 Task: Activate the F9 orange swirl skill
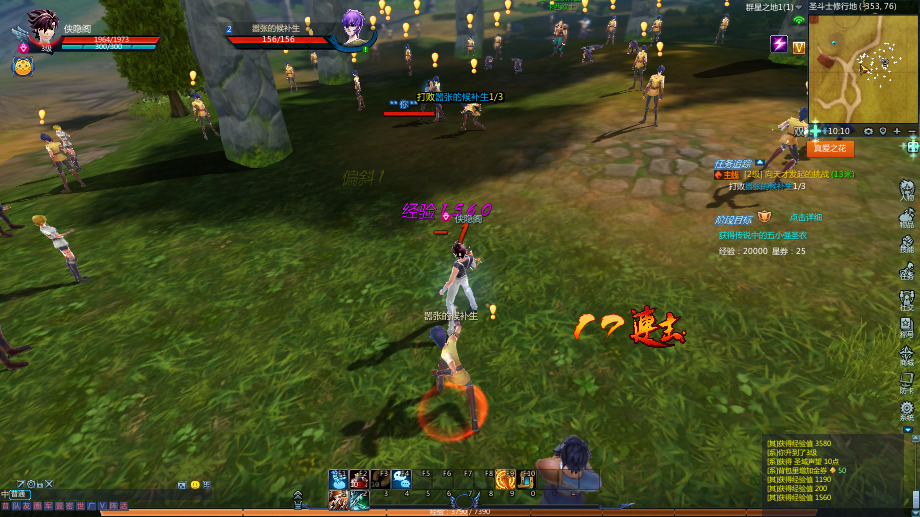pos(506,481)
